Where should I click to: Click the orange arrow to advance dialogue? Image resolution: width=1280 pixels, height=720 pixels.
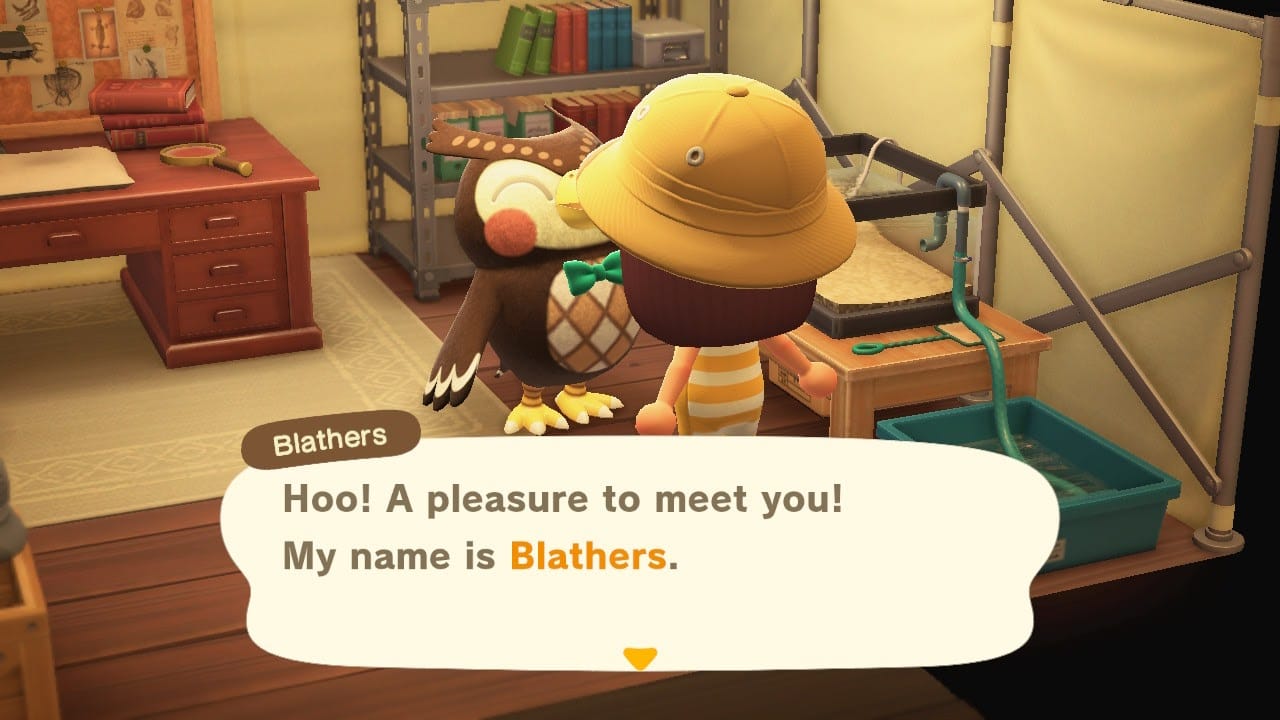pyautogui.click(x=641, y=655)
